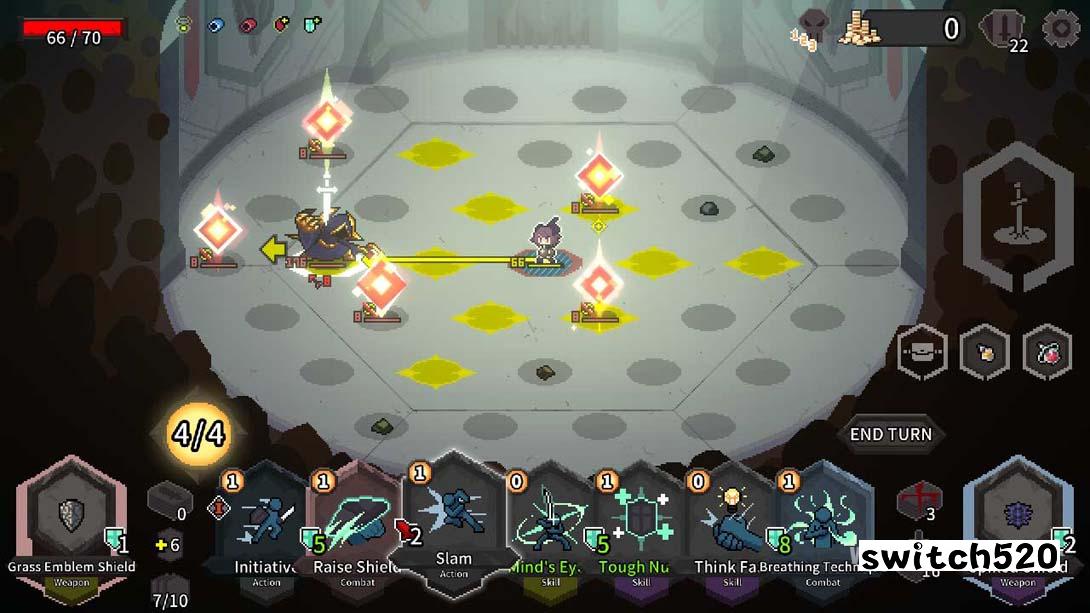Open the skull enemy order icon
1090x613 pixels.
812,28
